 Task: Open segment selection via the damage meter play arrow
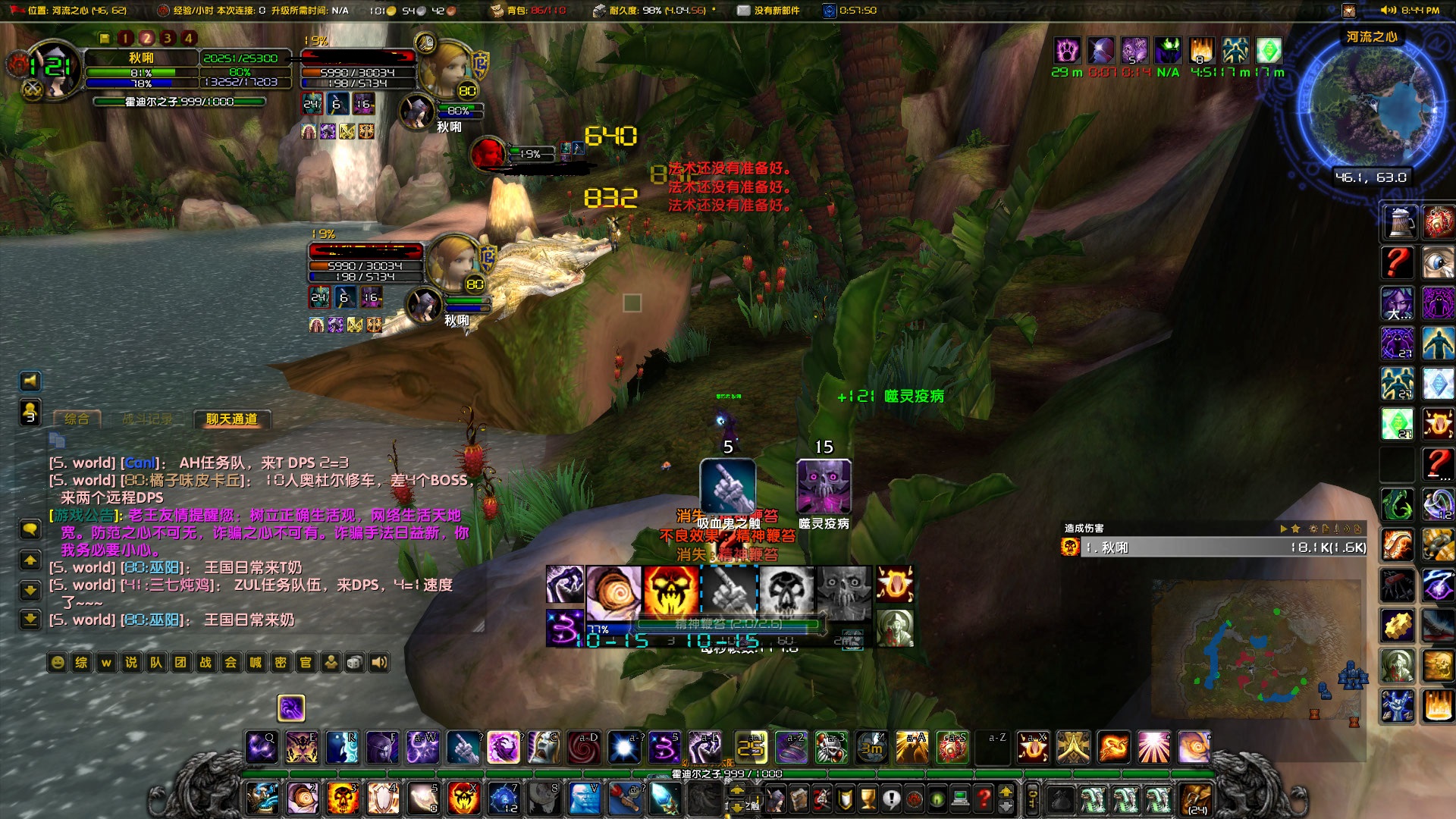coord(1283,529)
